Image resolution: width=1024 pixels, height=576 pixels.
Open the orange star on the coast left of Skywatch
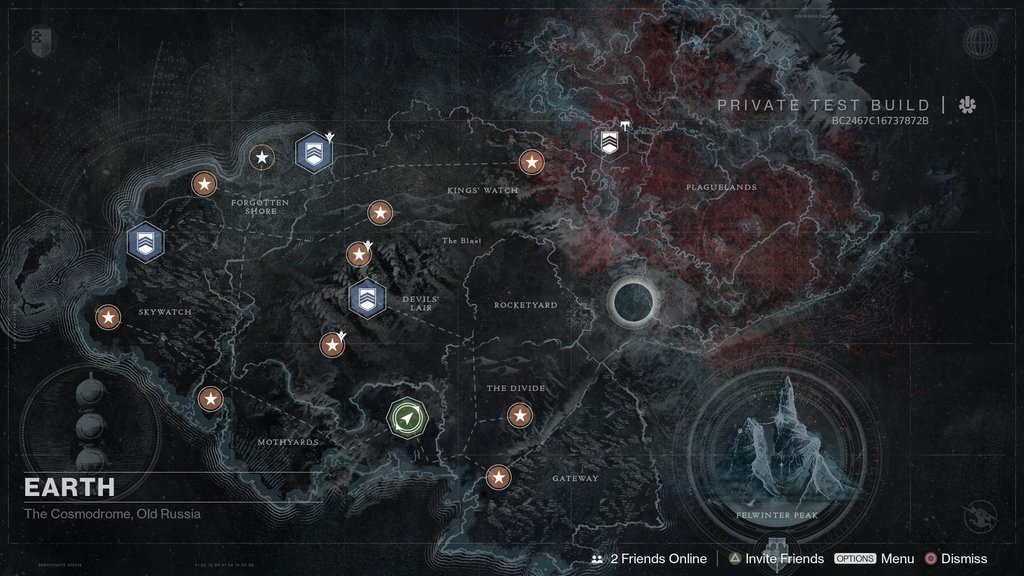(107, 318)
